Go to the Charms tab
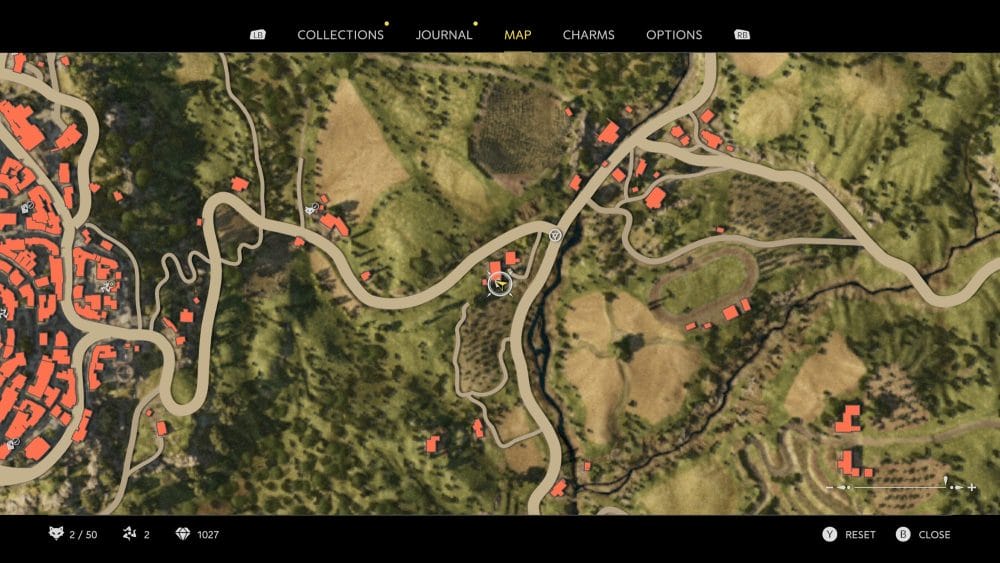Screen dimensions: 1000x563 [x=589, y=35]
